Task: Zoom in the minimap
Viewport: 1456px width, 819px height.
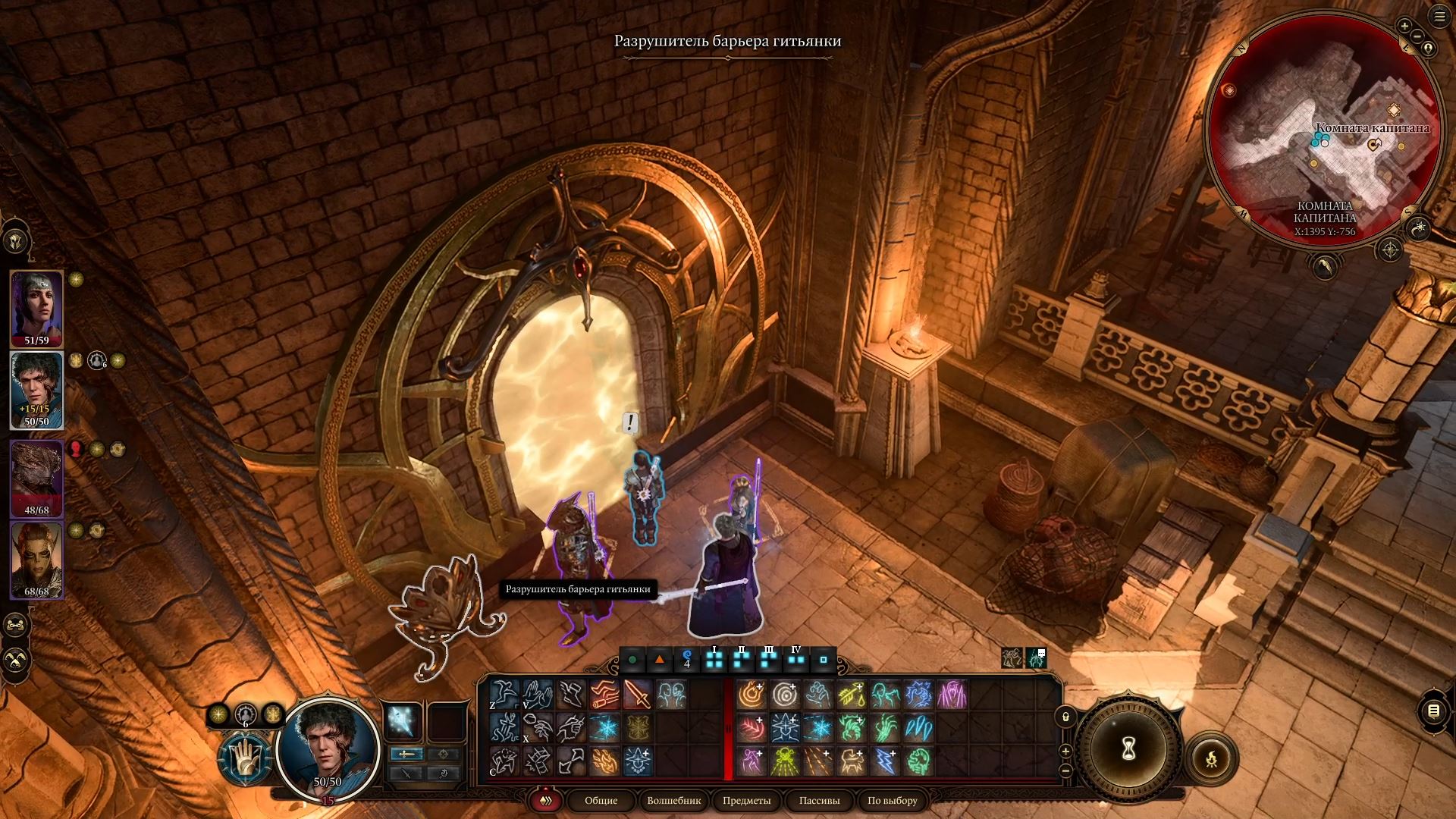Action: coord(1404,26)
